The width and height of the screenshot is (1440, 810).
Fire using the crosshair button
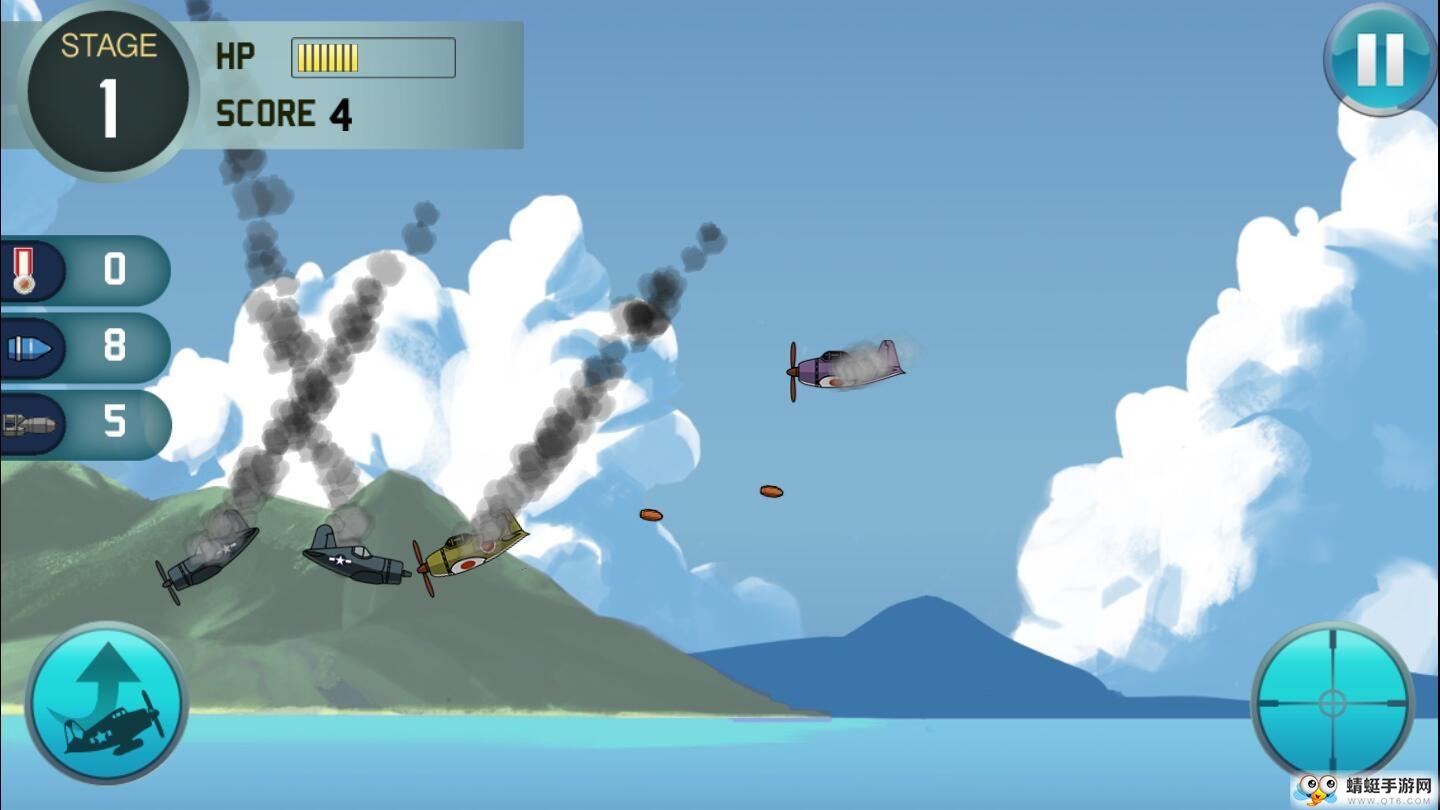tap(1332, 702)
